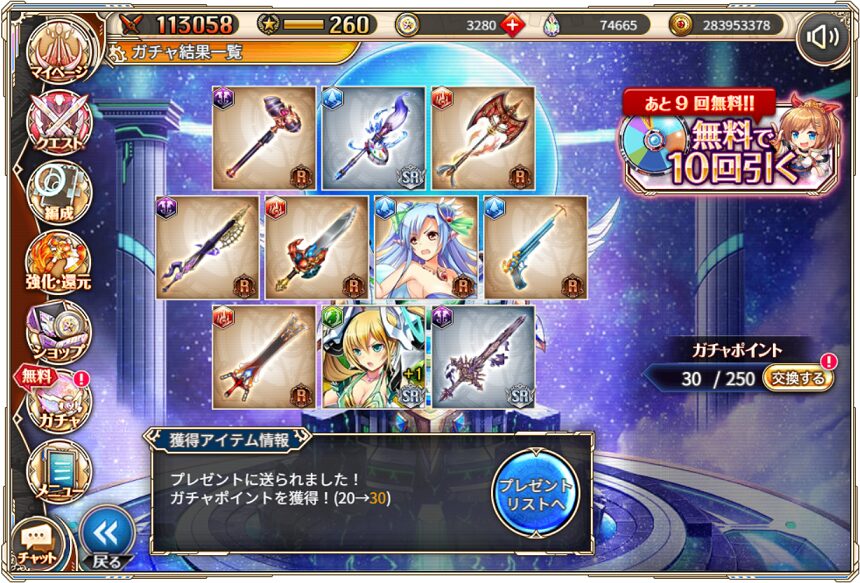This screenshot has width=860, height=583.
Task: Select the blue pistol weapon result
Action: pyautogui.click(x=535, y=247)
